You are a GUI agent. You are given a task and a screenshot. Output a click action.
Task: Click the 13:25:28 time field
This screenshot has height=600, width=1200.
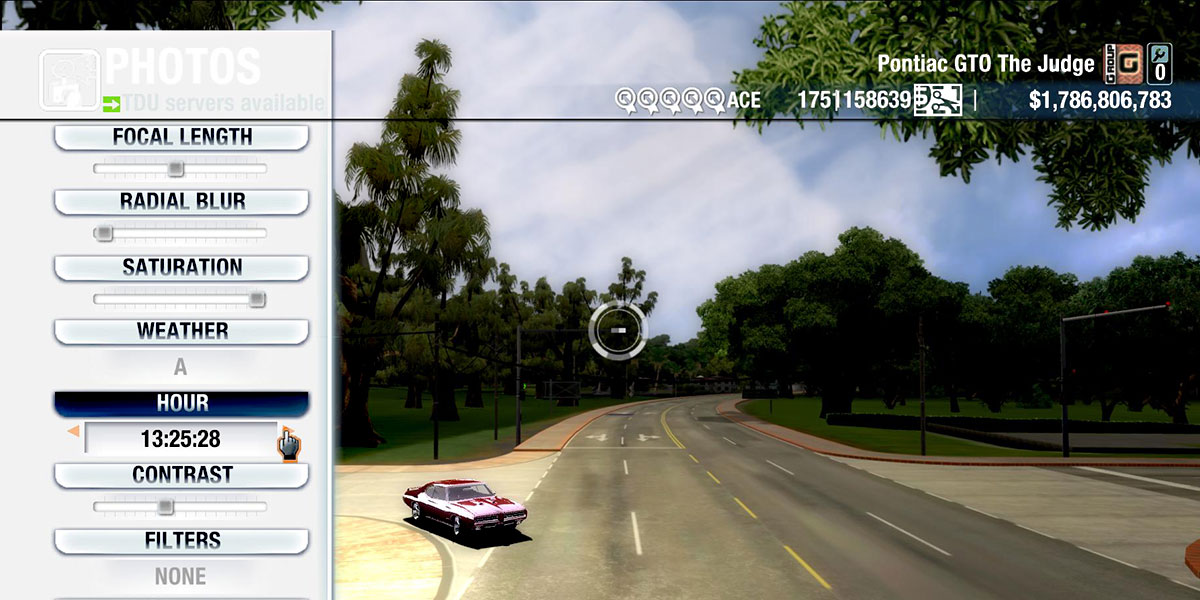(180, 439)
